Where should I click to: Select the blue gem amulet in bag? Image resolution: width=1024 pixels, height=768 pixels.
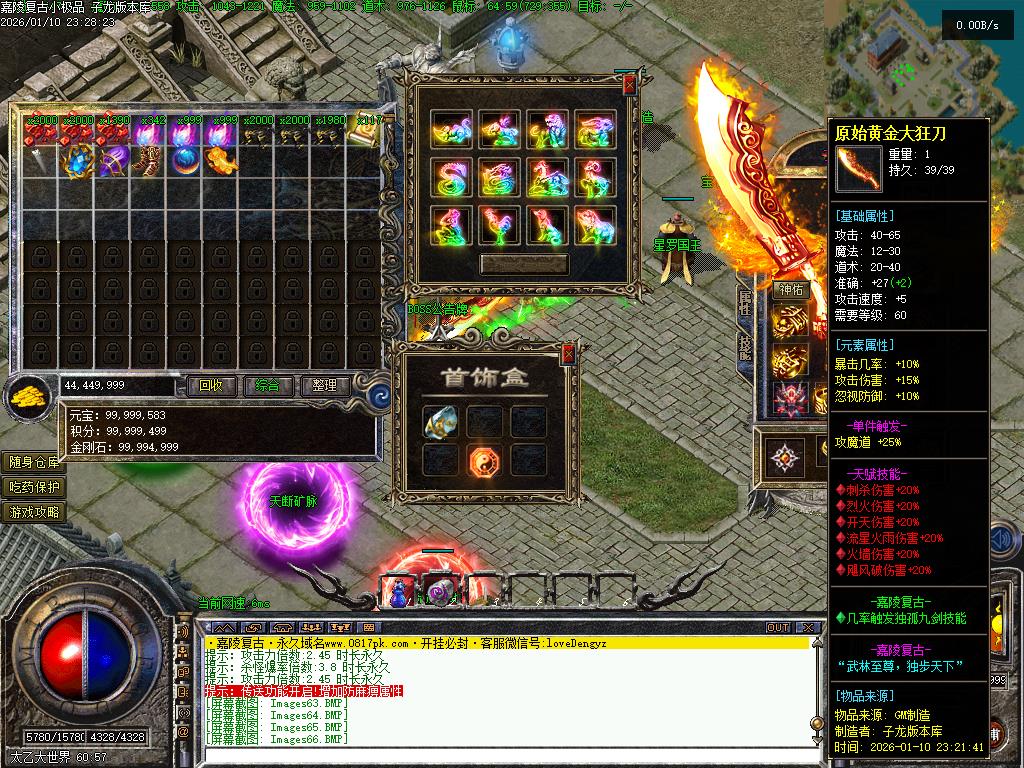[x=77, y=160]
